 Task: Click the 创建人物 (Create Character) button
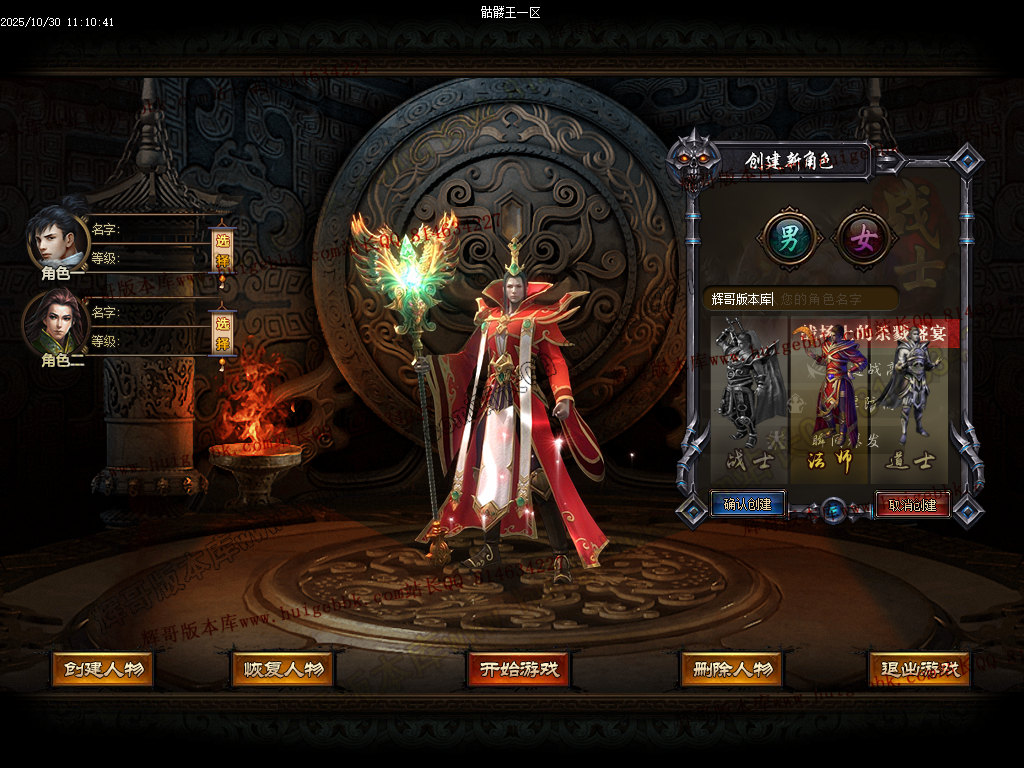coord(102,669)
